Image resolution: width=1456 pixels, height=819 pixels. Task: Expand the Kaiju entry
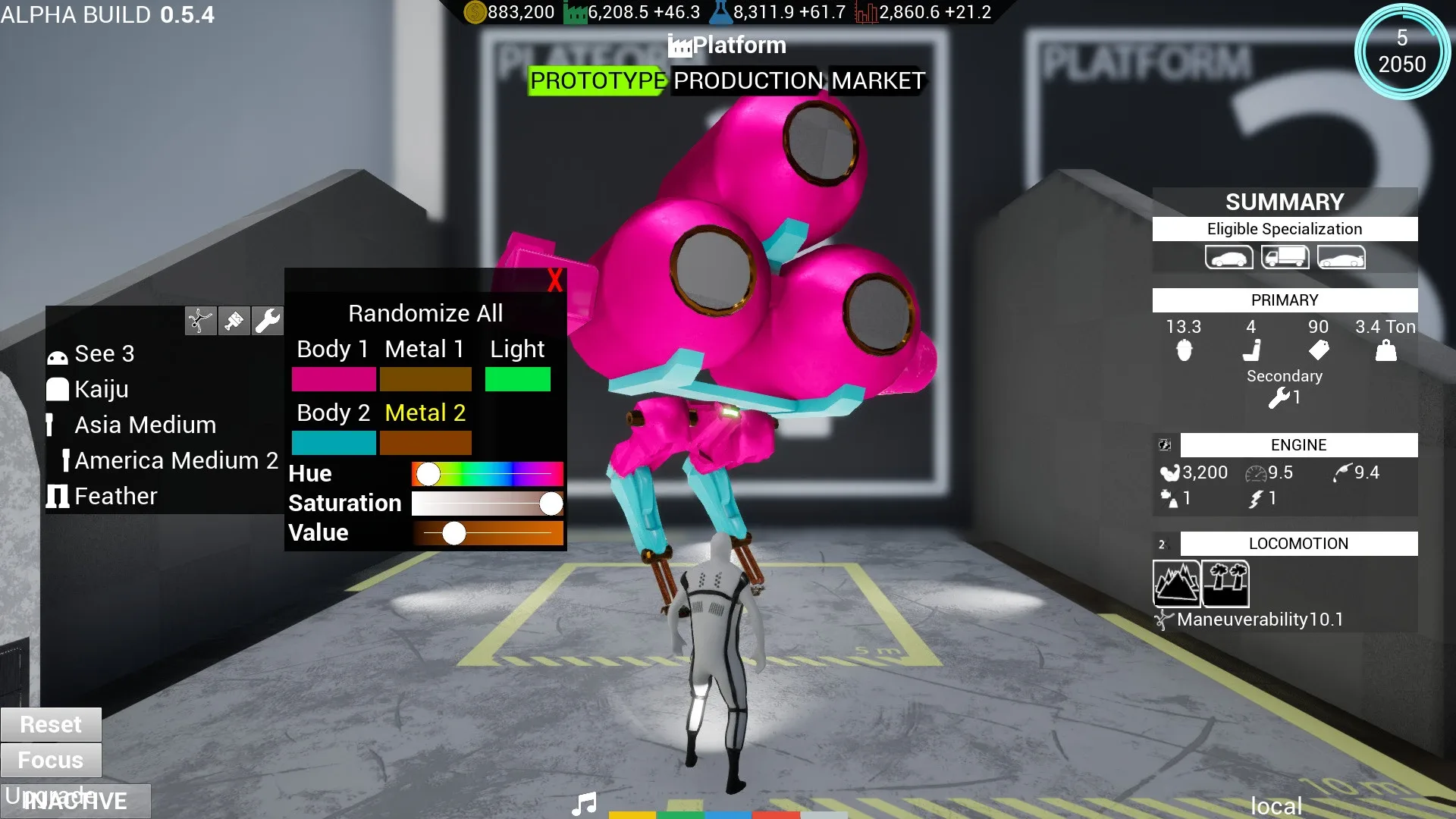tap(101, 389)
